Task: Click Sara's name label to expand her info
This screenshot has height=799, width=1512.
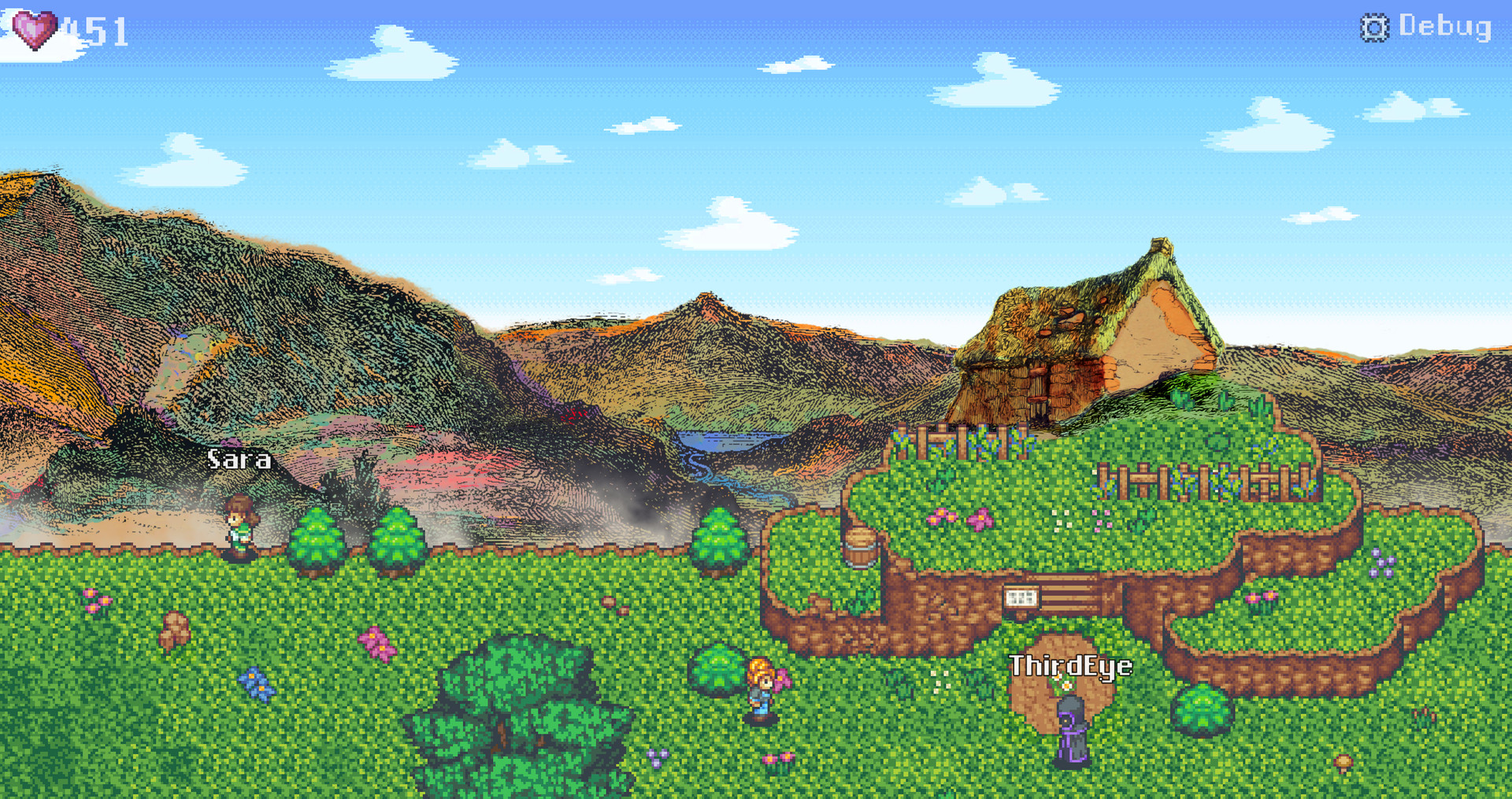Action: (239, 459)
